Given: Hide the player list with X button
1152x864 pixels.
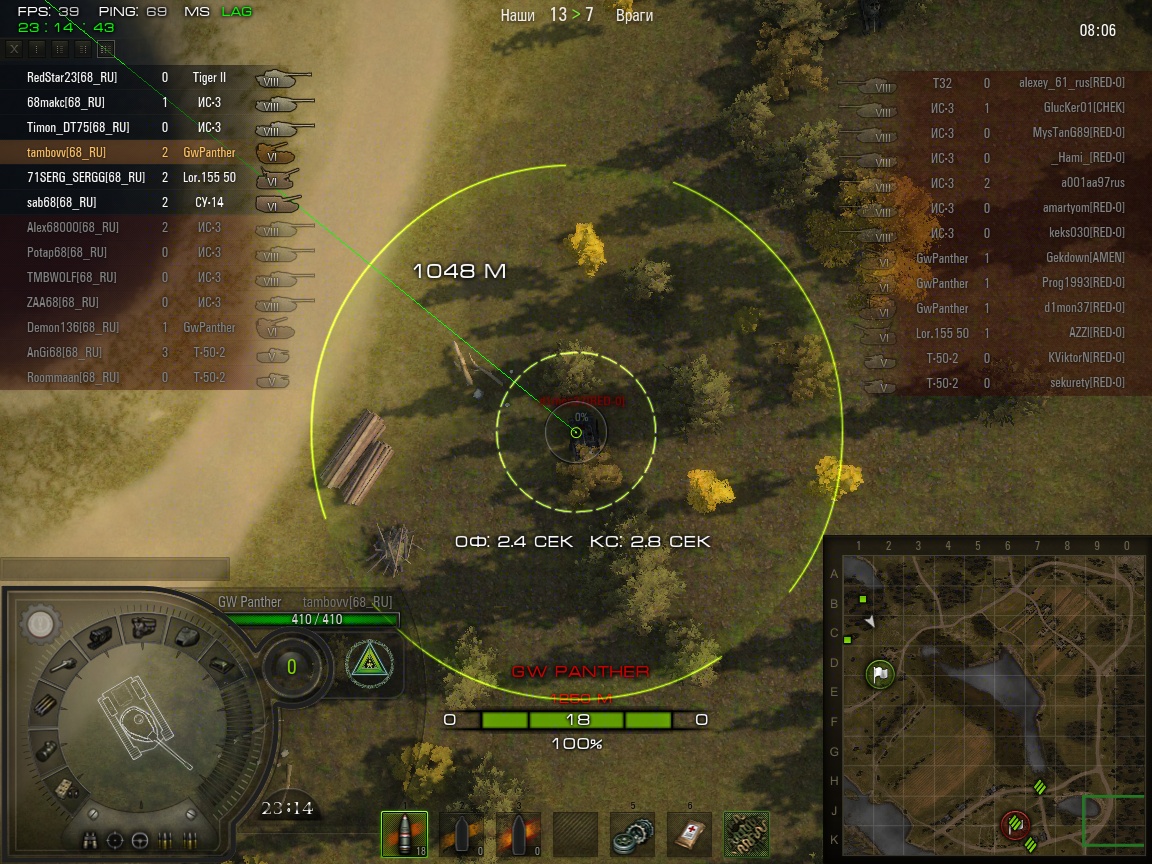Looking at the screenshot, I should coord(14,48).
